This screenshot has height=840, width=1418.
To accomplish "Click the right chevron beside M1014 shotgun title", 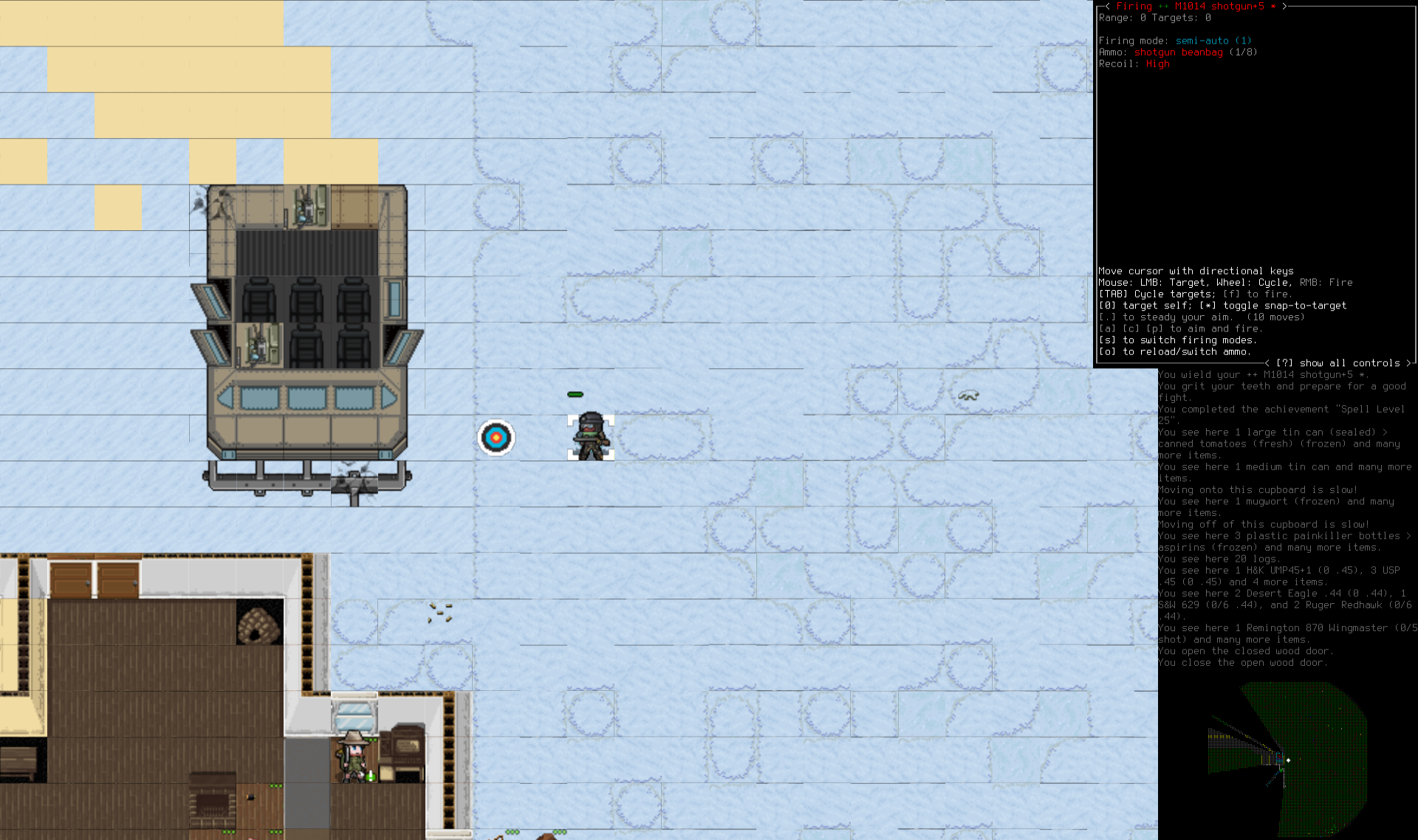I will point(1285,6).
